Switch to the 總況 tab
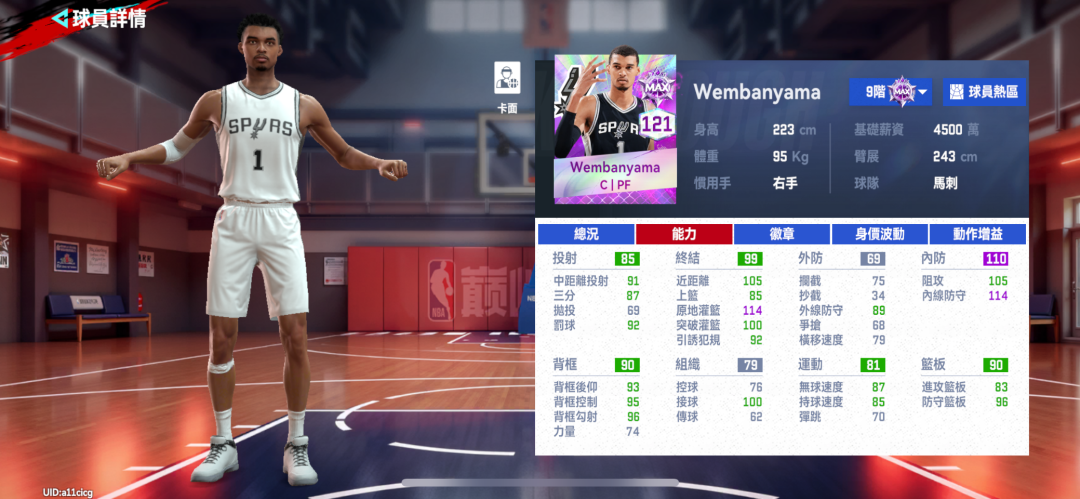 586,234
